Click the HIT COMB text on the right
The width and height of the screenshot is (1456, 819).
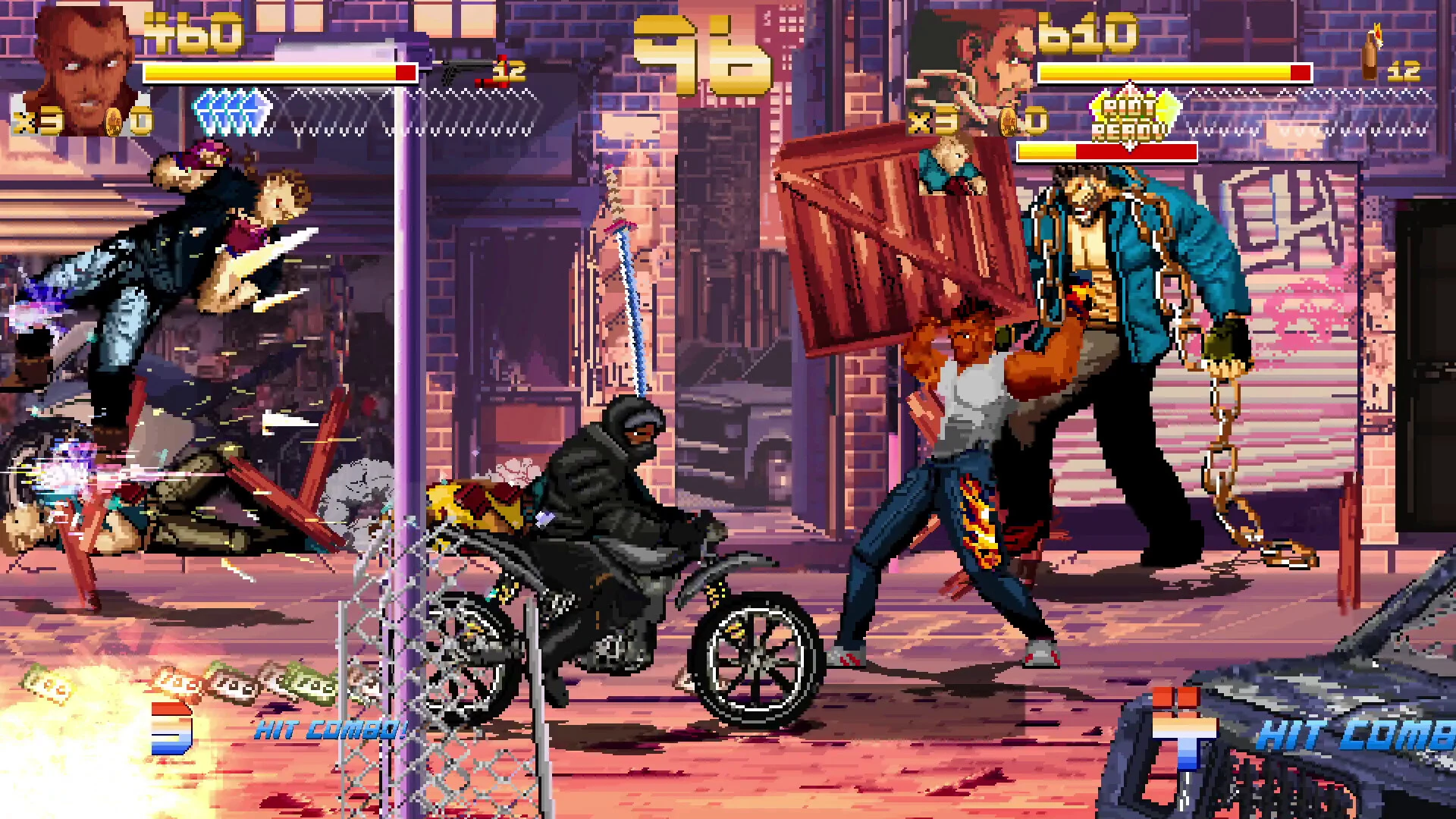[1357, 732]
